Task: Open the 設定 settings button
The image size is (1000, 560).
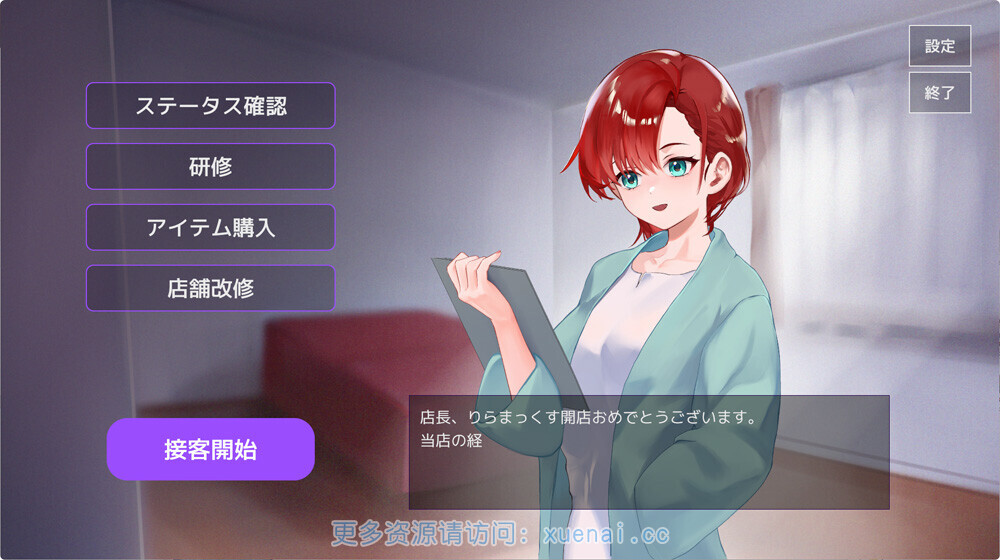Action: point(939,46)
